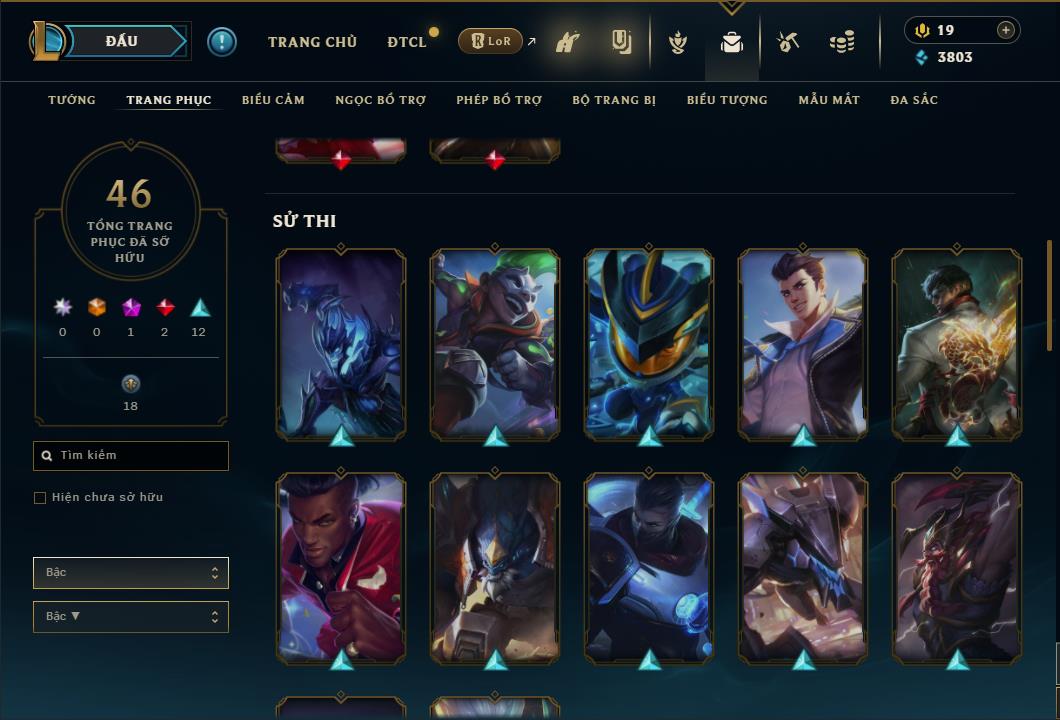Switch to the BIỂU CẢM tab
This screenshot has height=720, width=1060.
[x=273, y=100]
